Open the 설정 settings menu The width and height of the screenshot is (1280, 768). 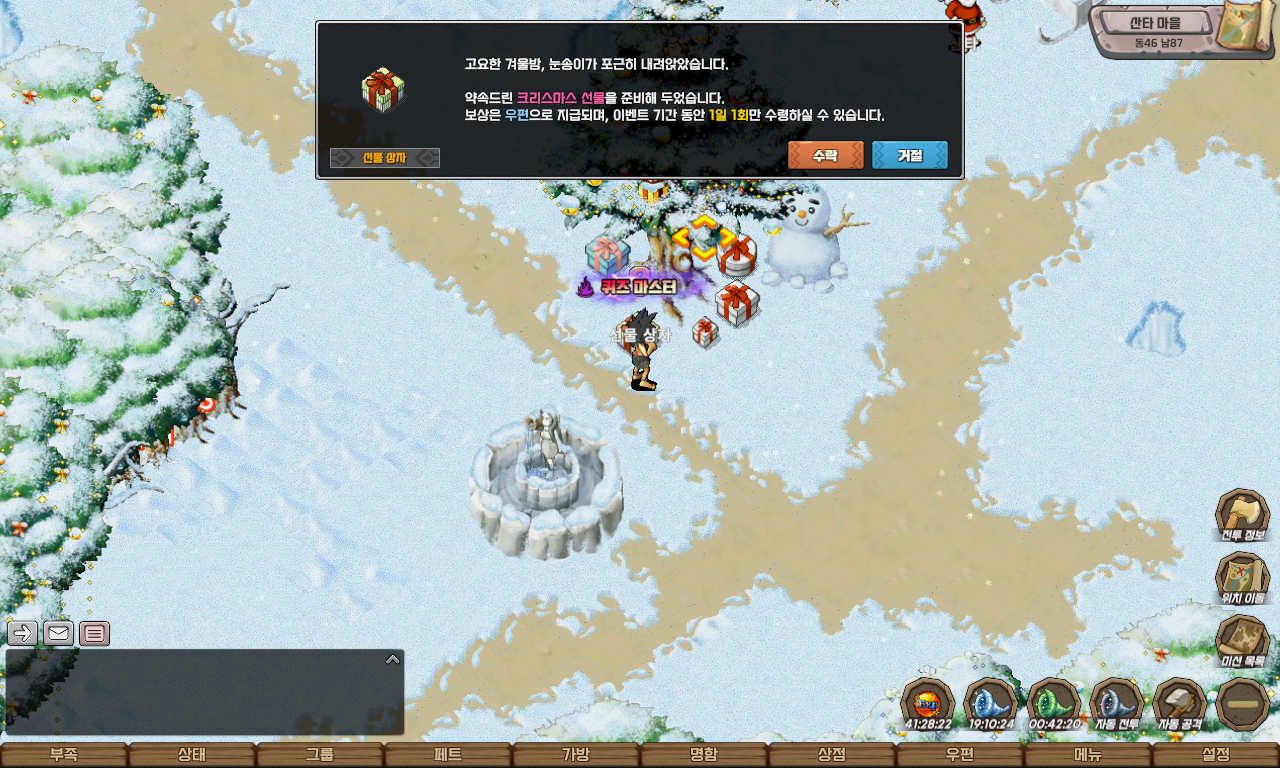(1216, 755)
